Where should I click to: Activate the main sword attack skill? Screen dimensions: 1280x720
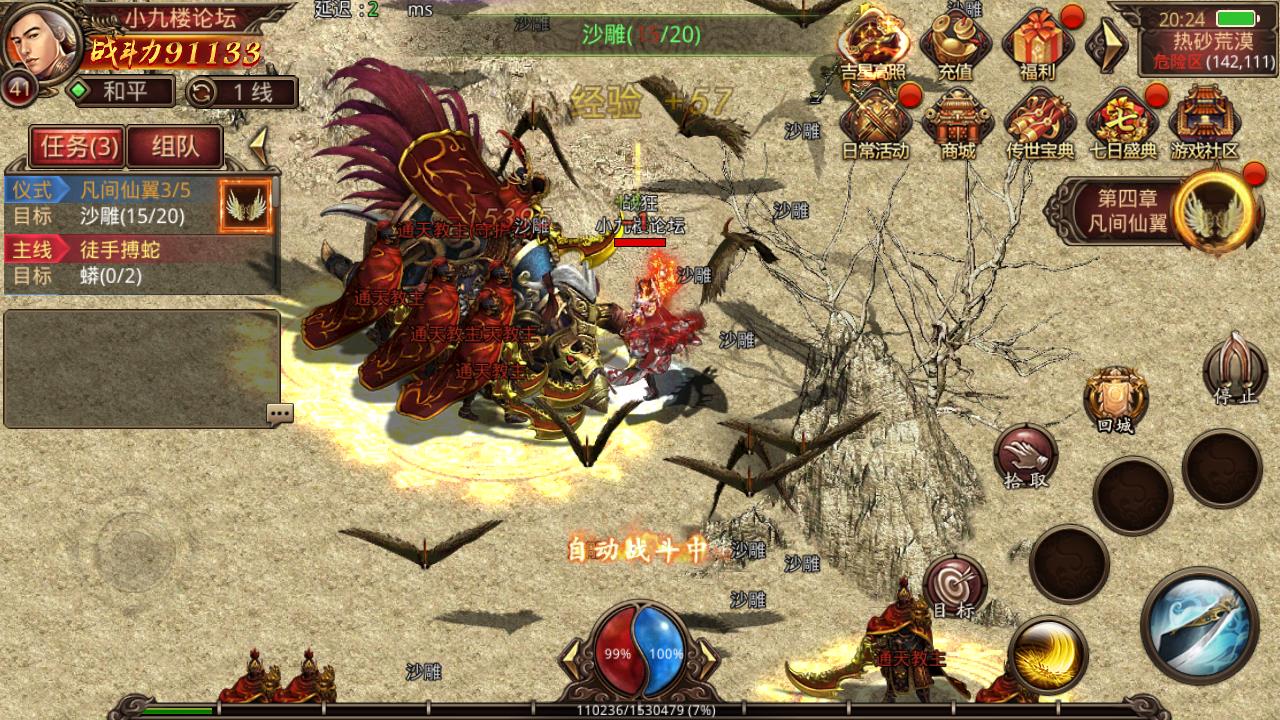coord(1198,625)
